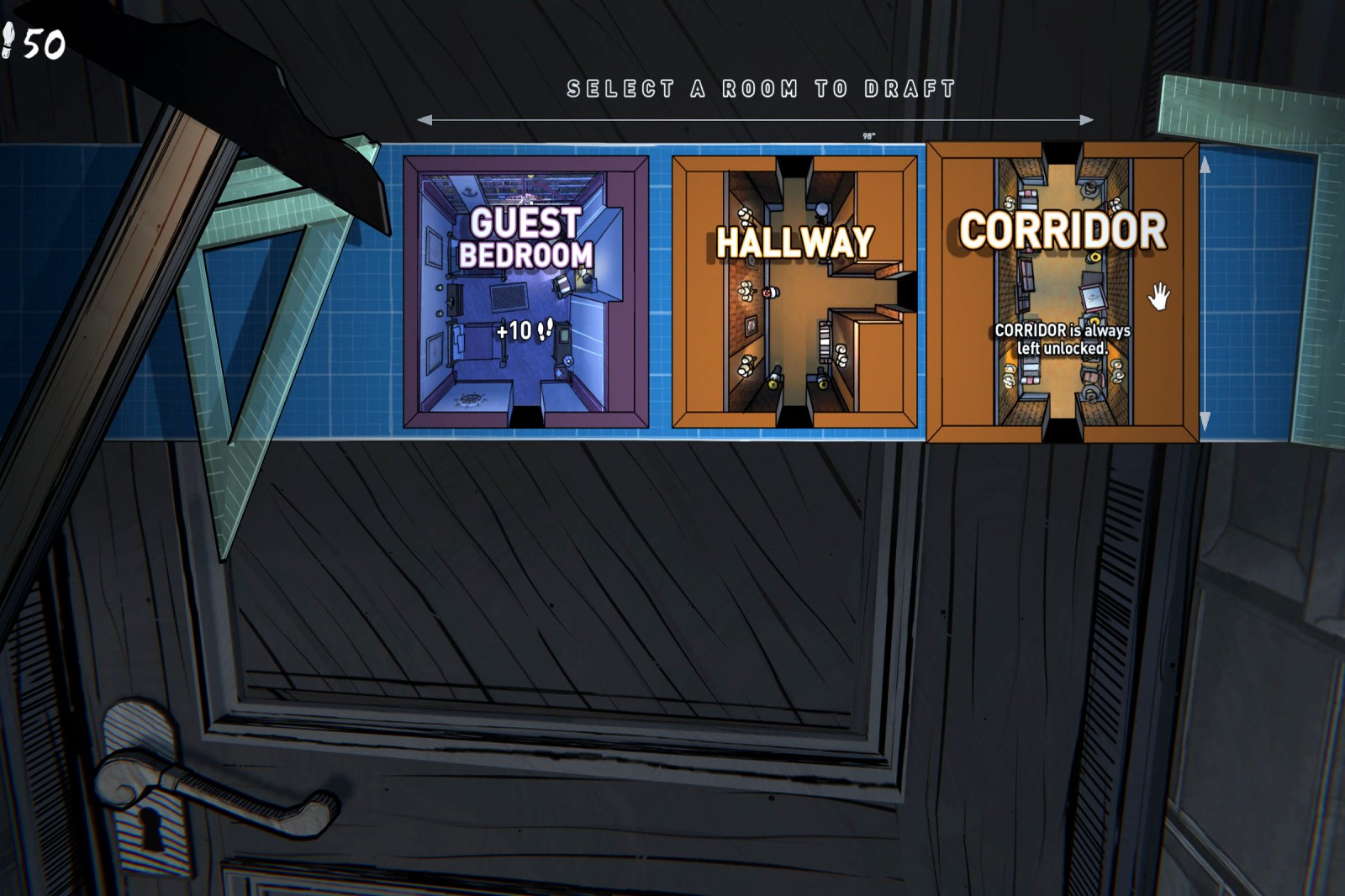Draft the Guest Bedroom room card
This screenshot has width=1345, height=896.
click(526, 292)
